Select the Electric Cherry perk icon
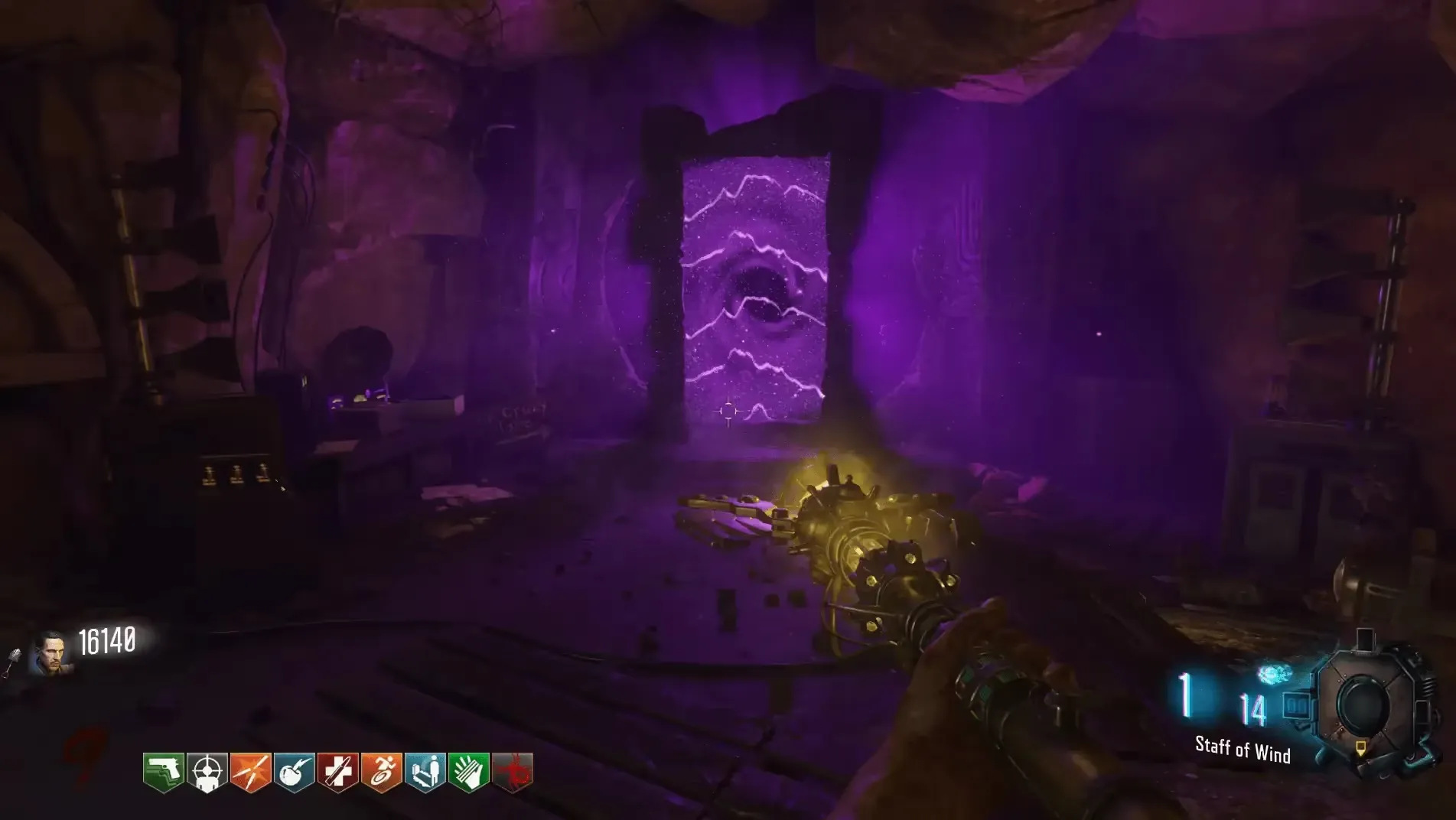Screen dimensions: 1456x820 pyautogui.click(x=295, y=773)
